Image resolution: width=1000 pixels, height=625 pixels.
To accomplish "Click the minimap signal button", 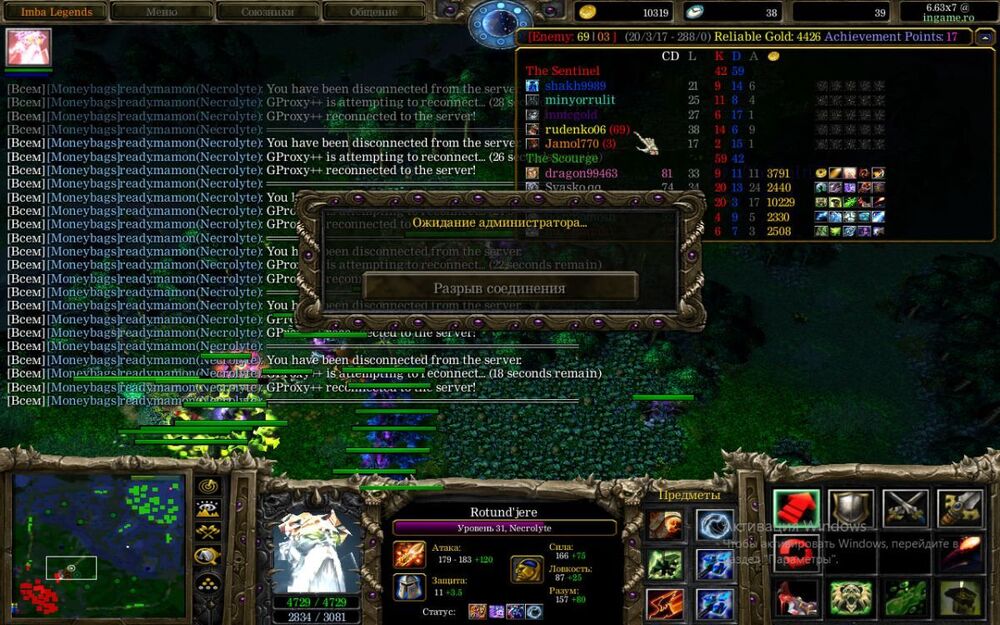I will click(x=209, y=487).
